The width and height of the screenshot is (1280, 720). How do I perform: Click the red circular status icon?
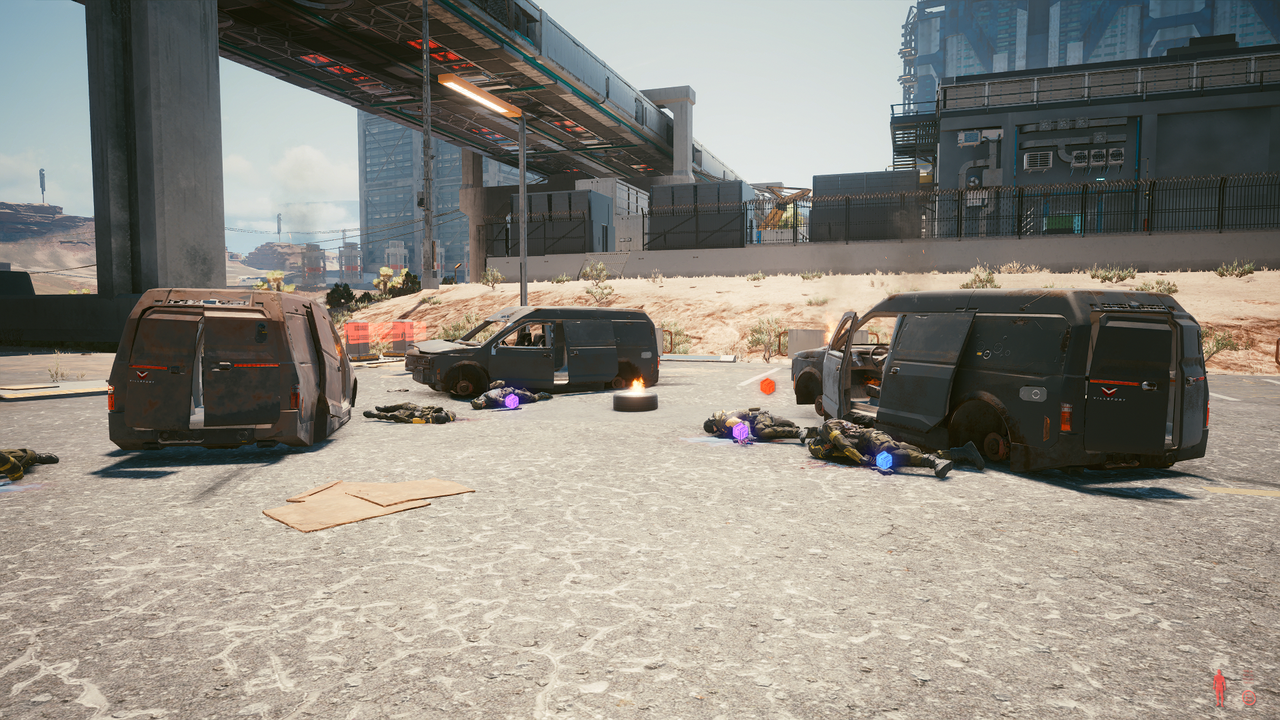1249,697
